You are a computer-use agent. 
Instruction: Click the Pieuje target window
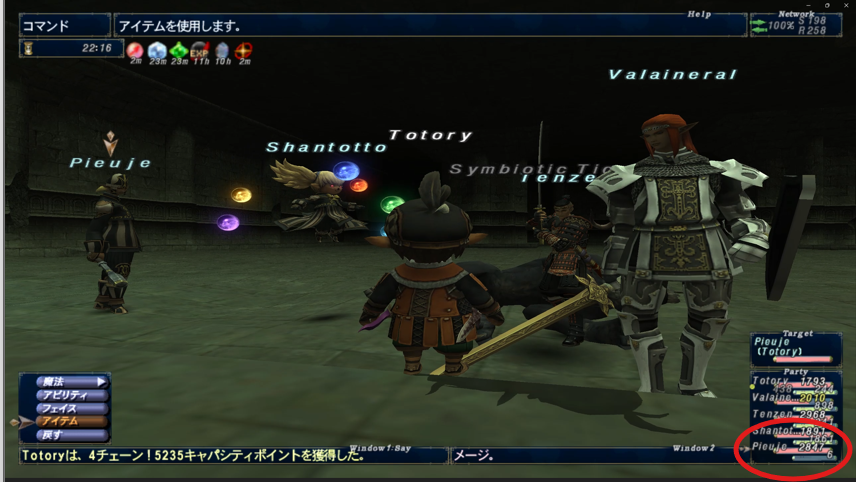[796, 350]
